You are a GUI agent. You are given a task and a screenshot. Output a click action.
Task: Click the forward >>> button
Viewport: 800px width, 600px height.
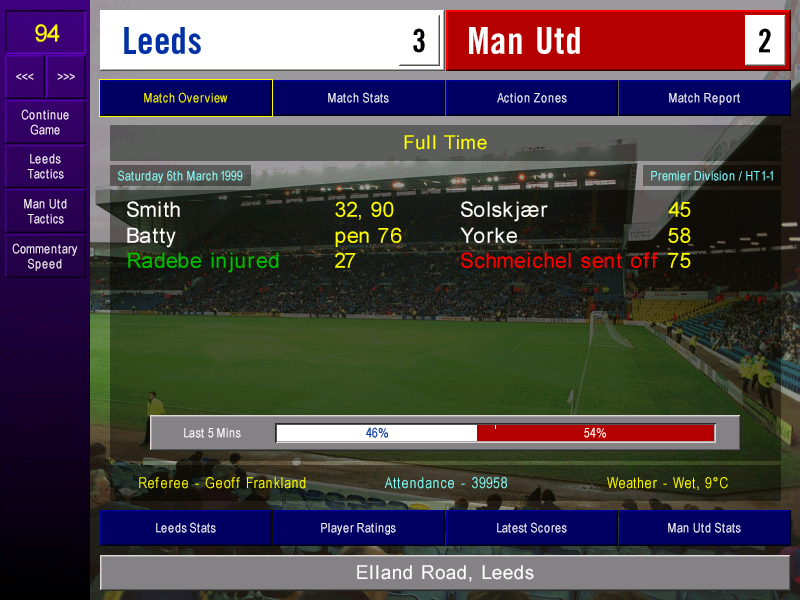pyautogui.click(x=65, y=77)
